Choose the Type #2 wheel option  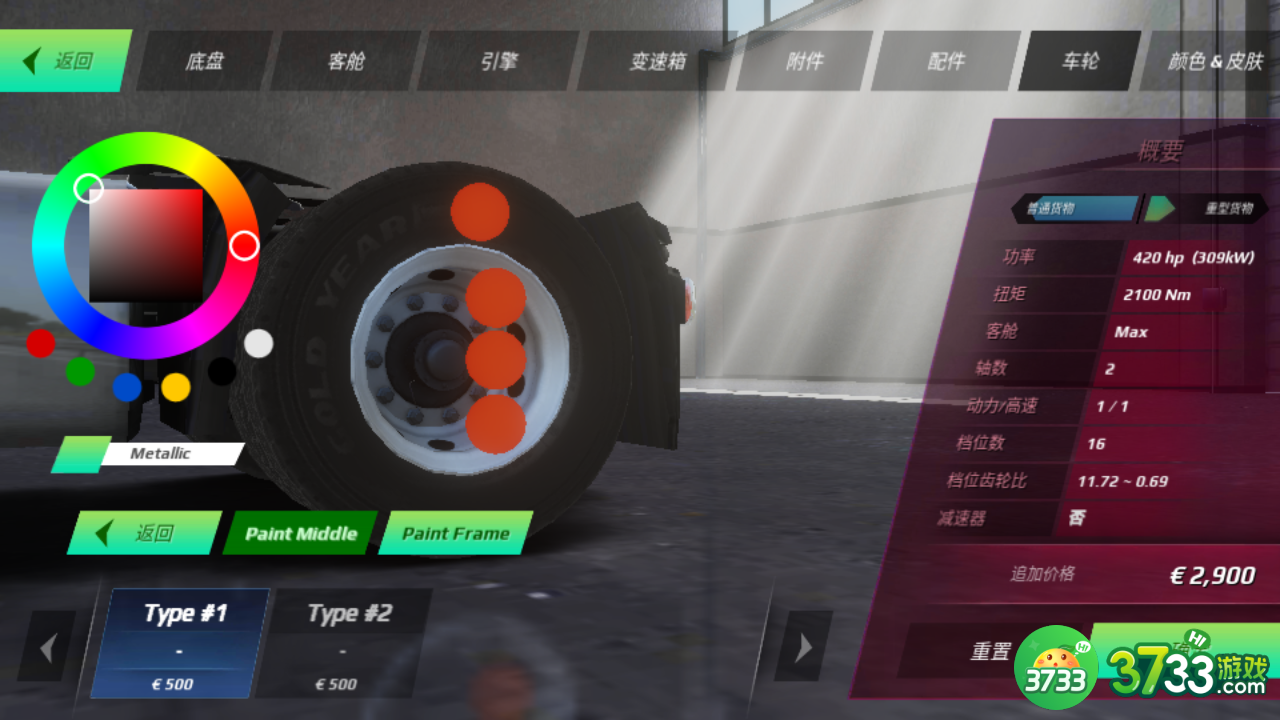point(343,642)
